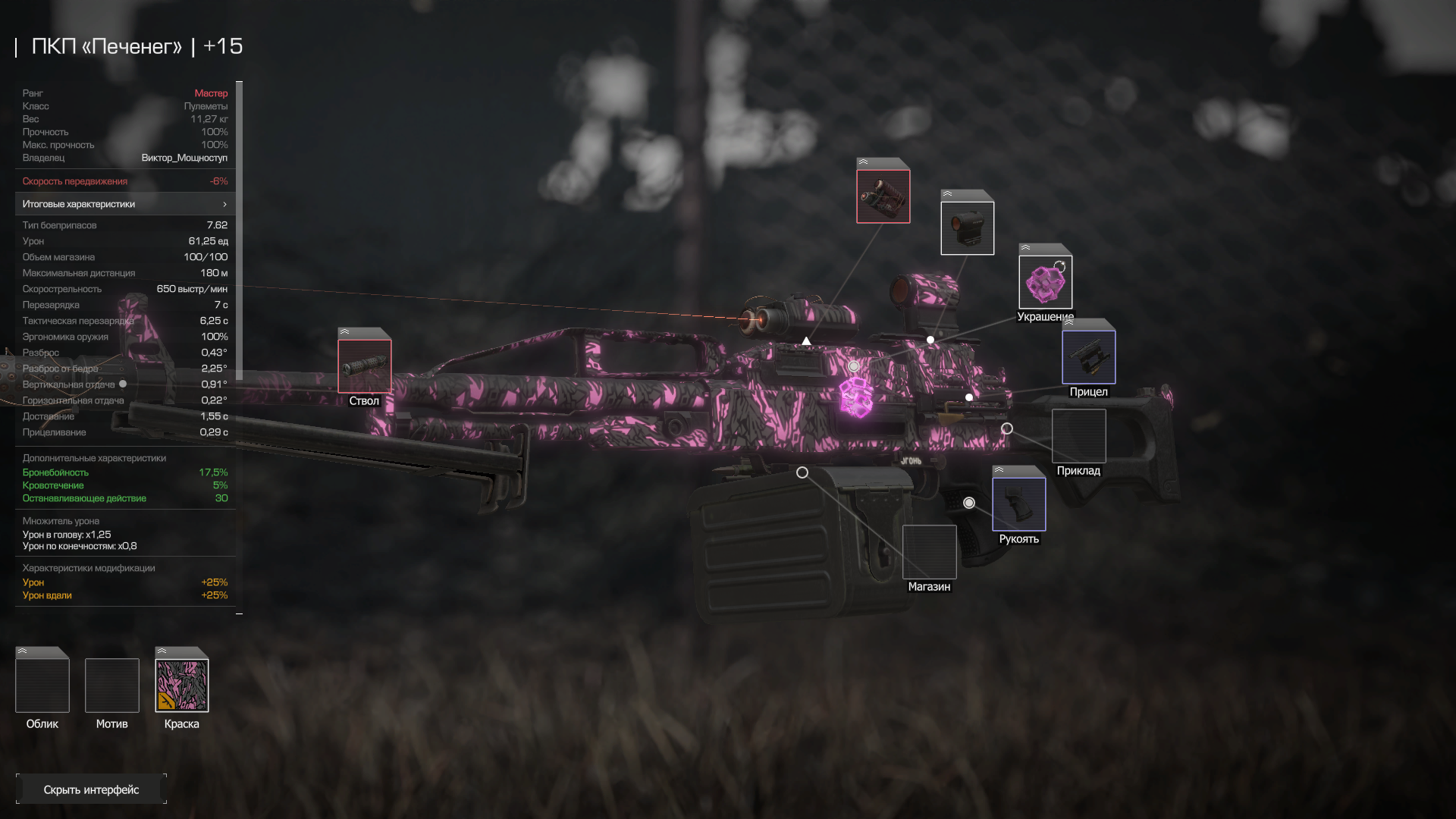Open the empty Магазин magazine slot
This screenshot has height=819, width=1456.
929,552
